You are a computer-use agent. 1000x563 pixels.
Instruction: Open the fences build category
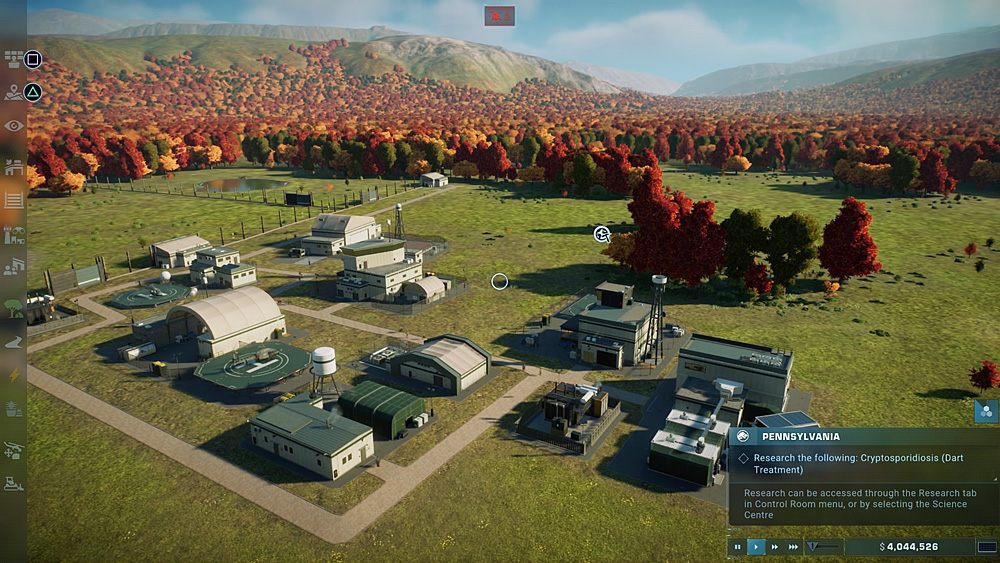pos(13,200)
